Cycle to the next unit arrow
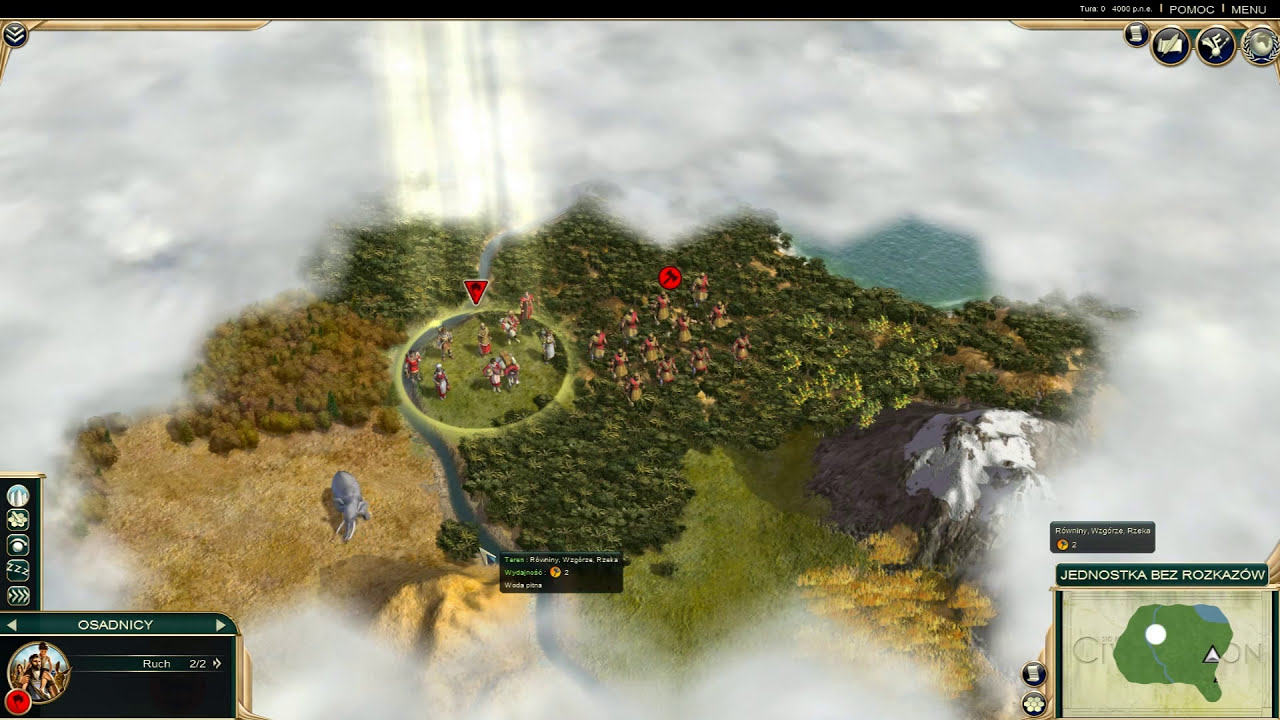This screenshot has width=1280, height=720. coord(221,625)
